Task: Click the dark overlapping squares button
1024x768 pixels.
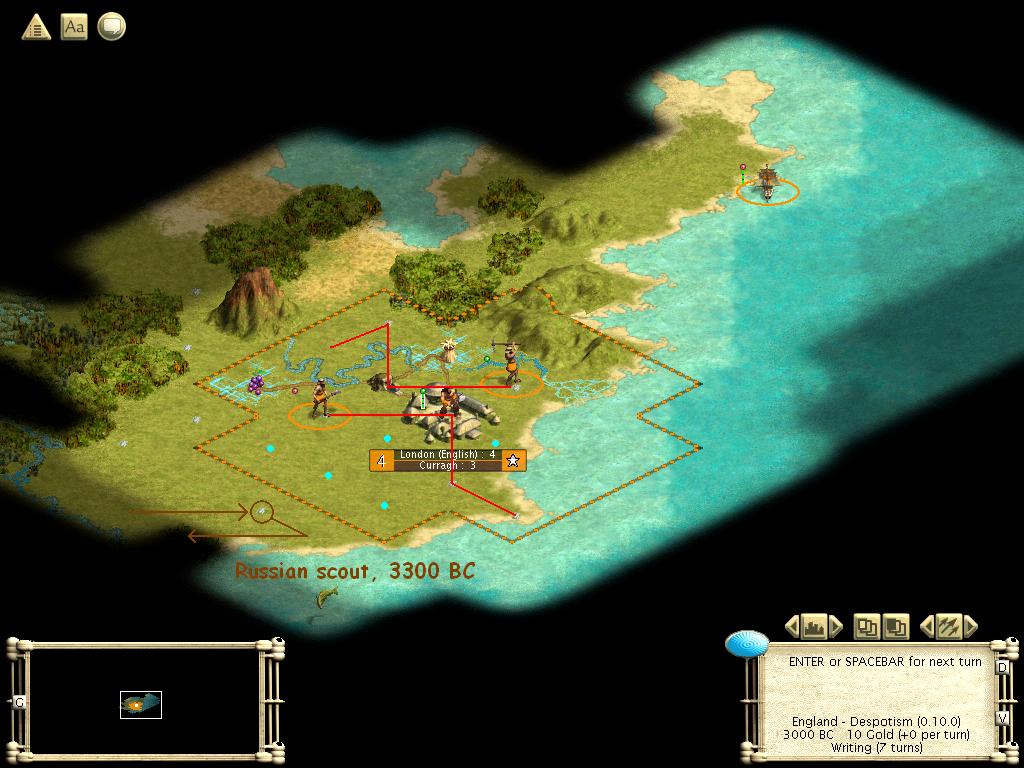Action: [x=894, y=627]
